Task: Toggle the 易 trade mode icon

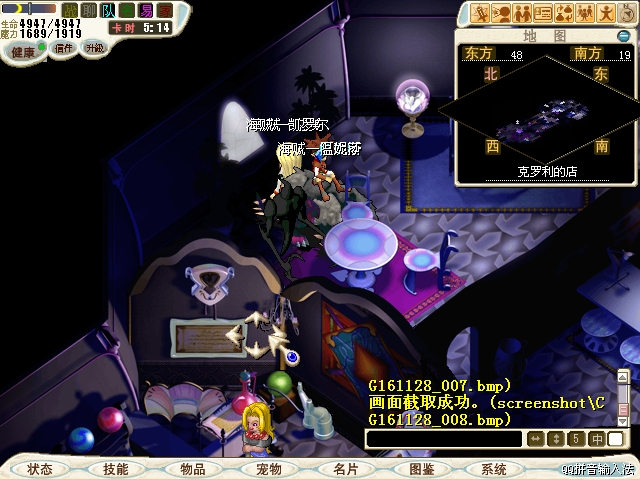Action: [x=147, y=10]
